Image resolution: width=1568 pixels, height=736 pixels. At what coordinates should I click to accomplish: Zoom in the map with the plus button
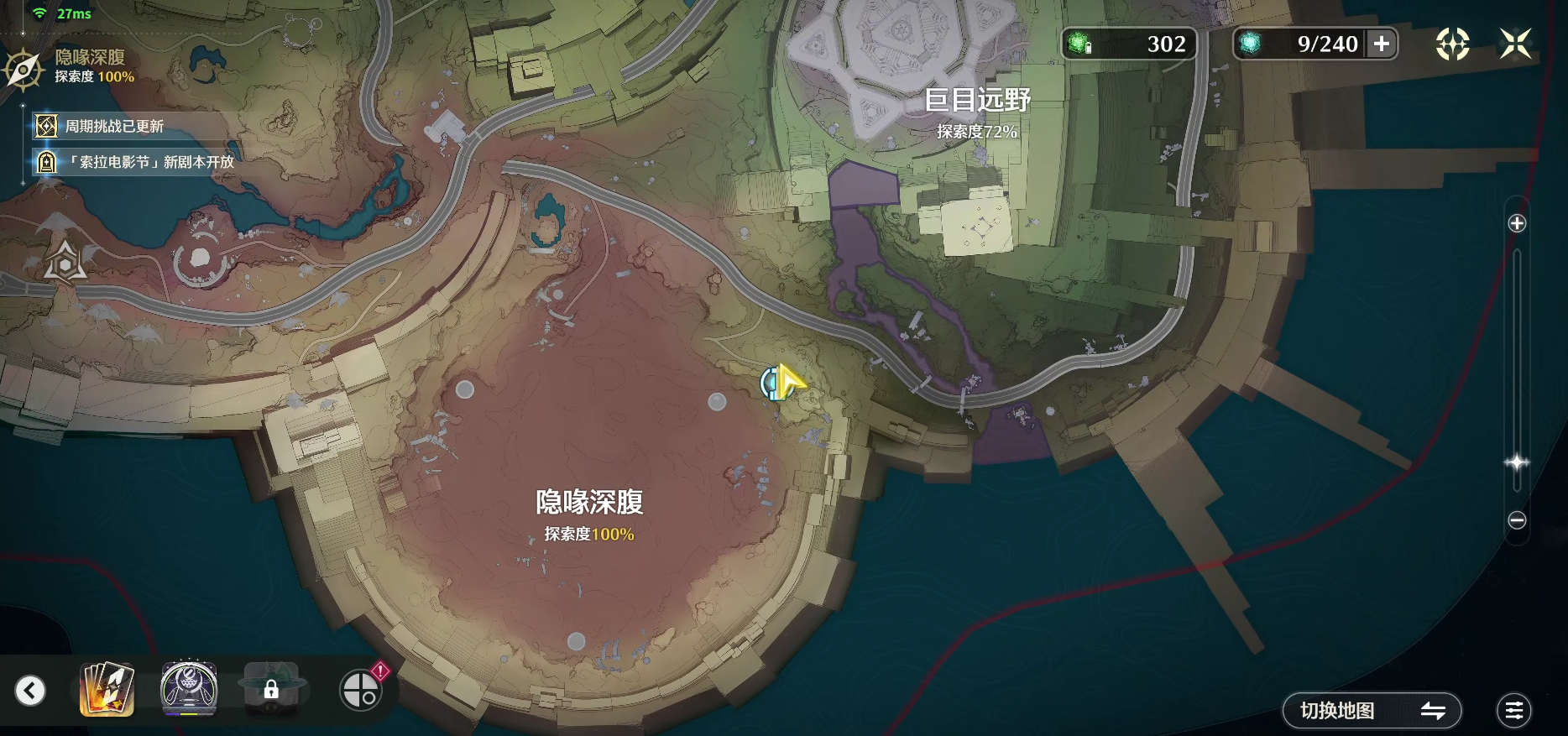1517,223
